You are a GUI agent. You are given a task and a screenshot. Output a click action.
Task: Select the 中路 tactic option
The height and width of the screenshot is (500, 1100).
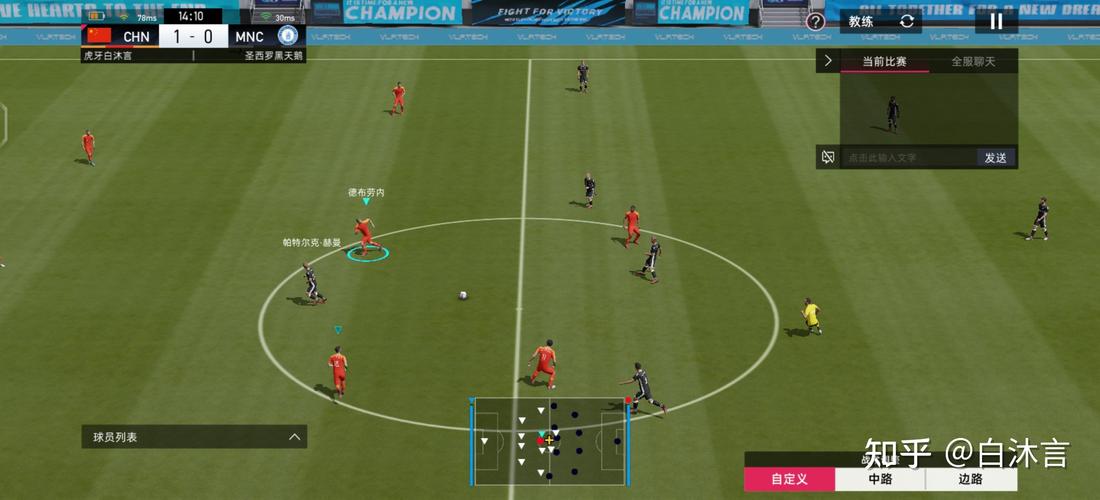(880, 479)
